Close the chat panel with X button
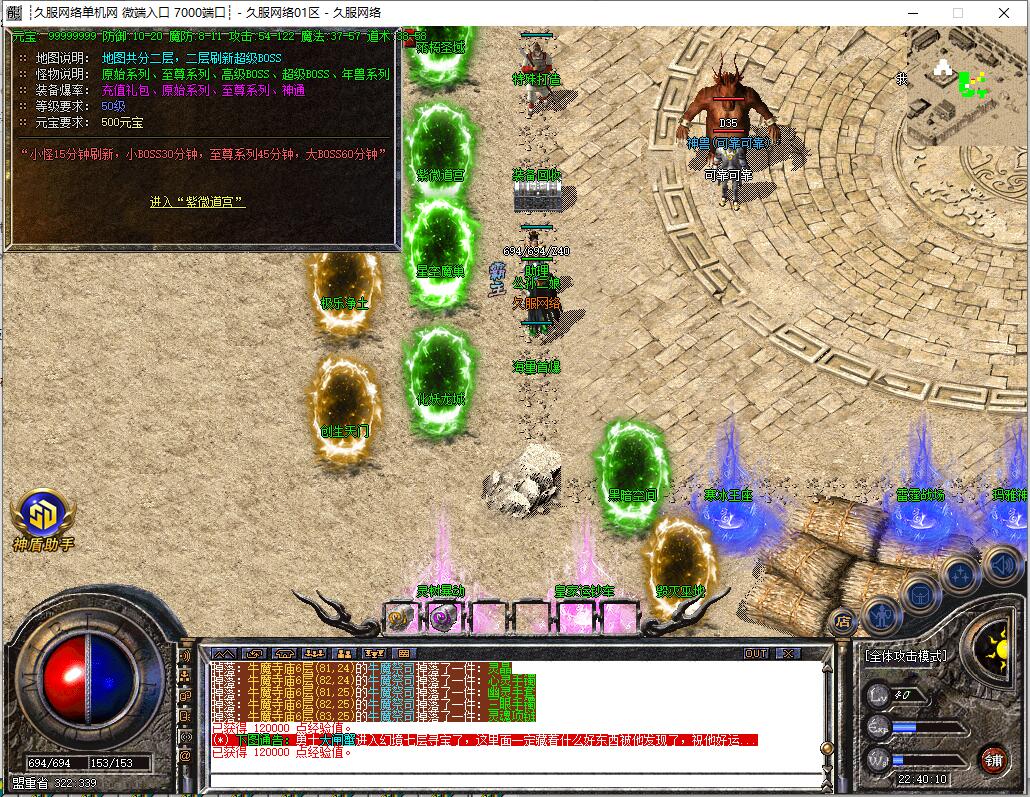 point(788,653)
